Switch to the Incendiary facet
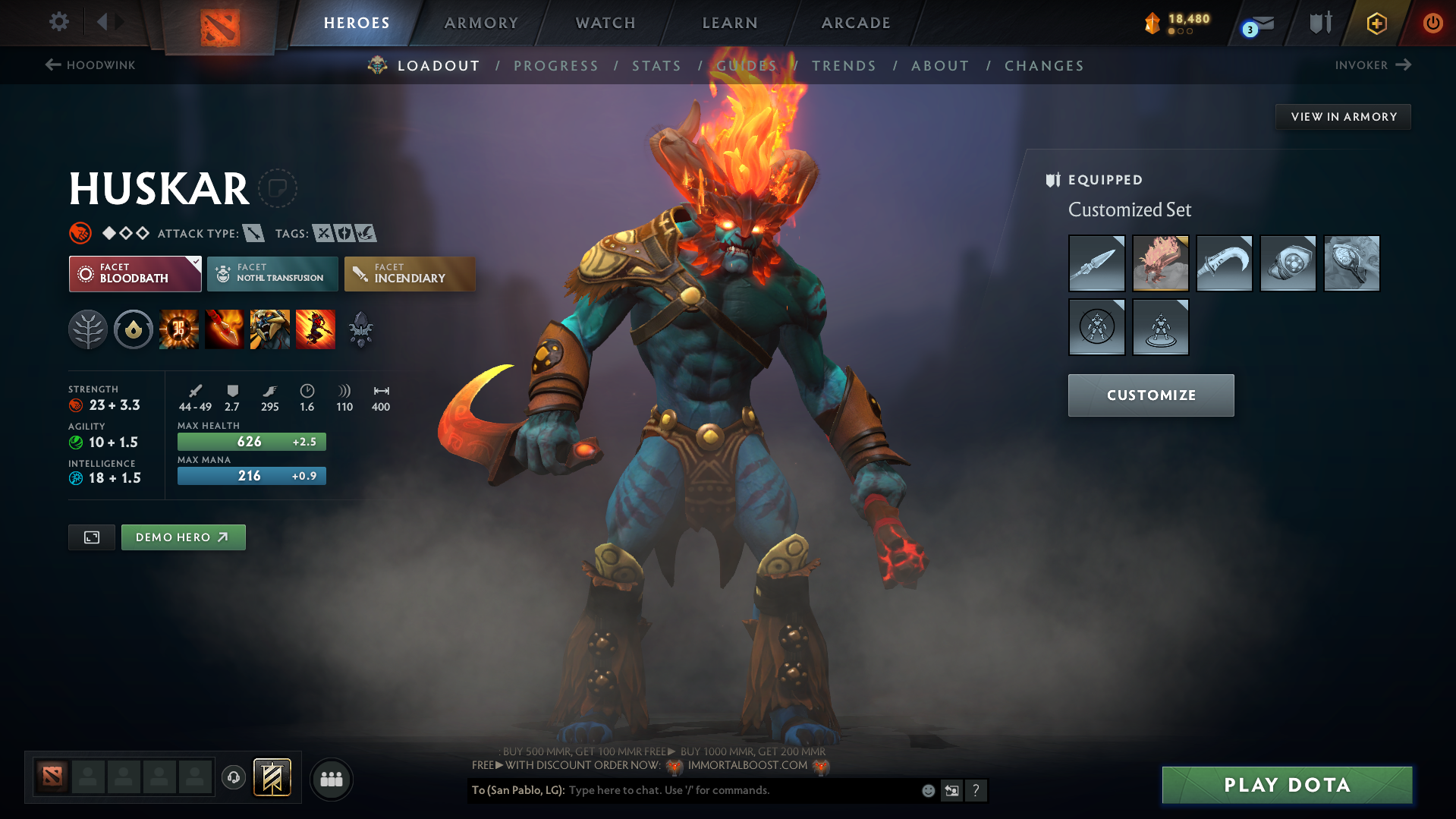 409,273
